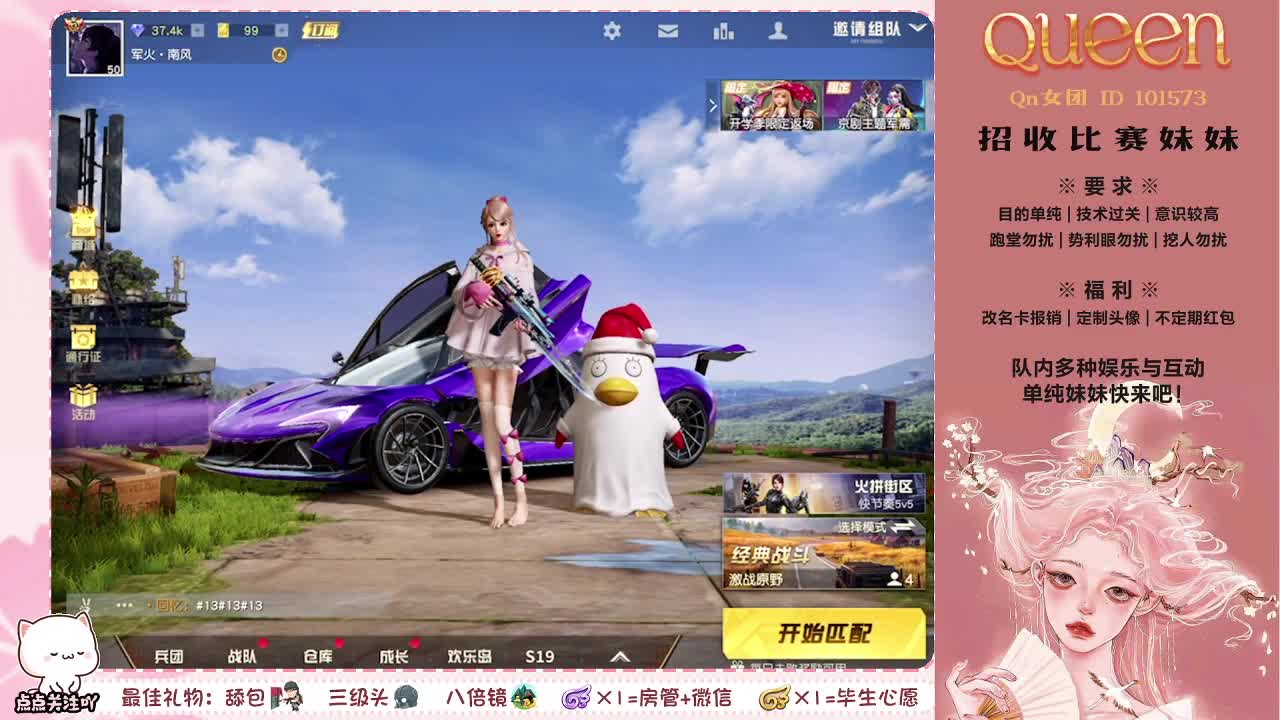1280x720 pixels.
Task: Open the settings gear icon
Action: click(613, 30)
